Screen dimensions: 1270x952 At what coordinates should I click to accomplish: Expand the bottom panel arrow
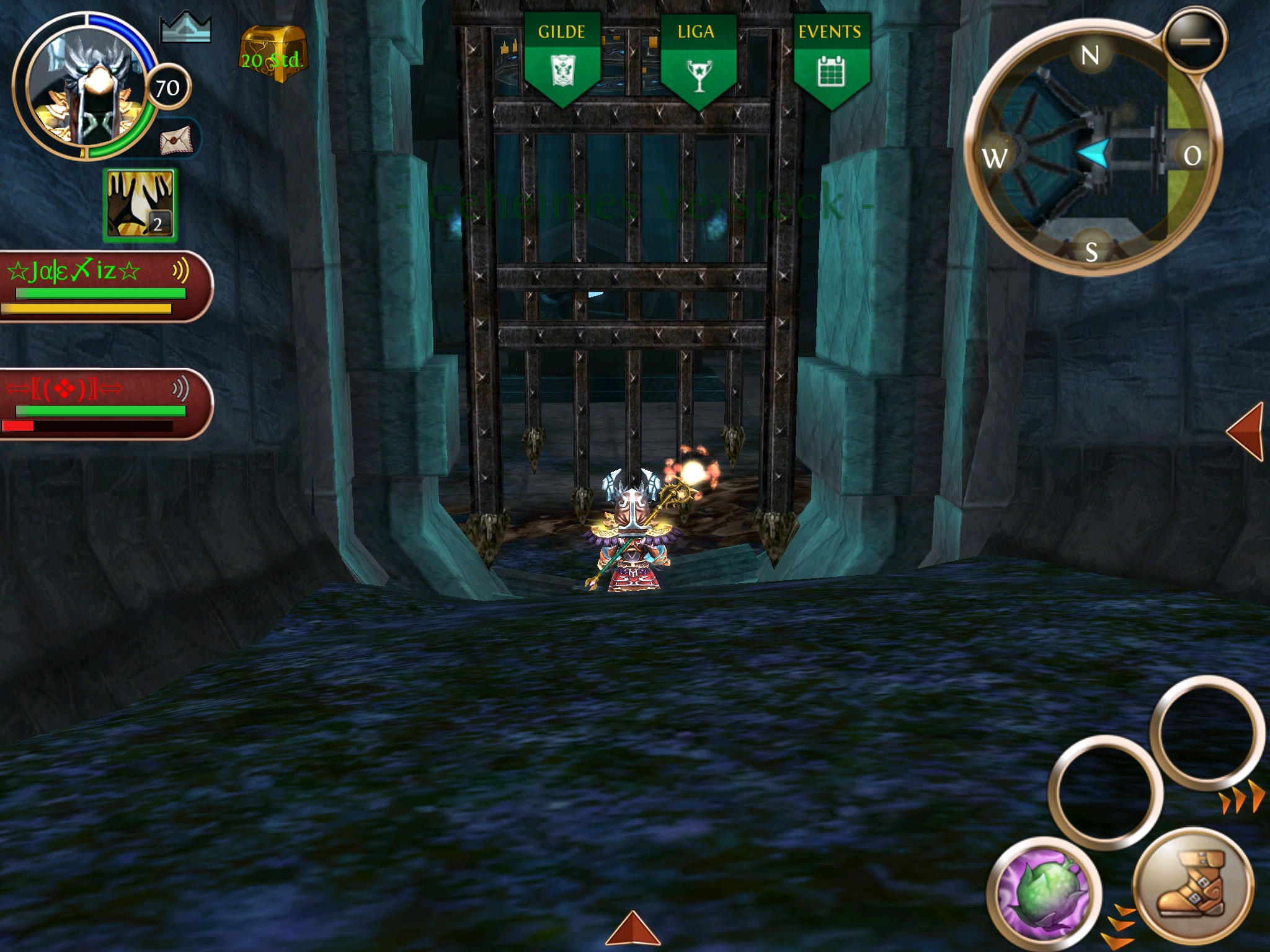[x=633, y=929]
